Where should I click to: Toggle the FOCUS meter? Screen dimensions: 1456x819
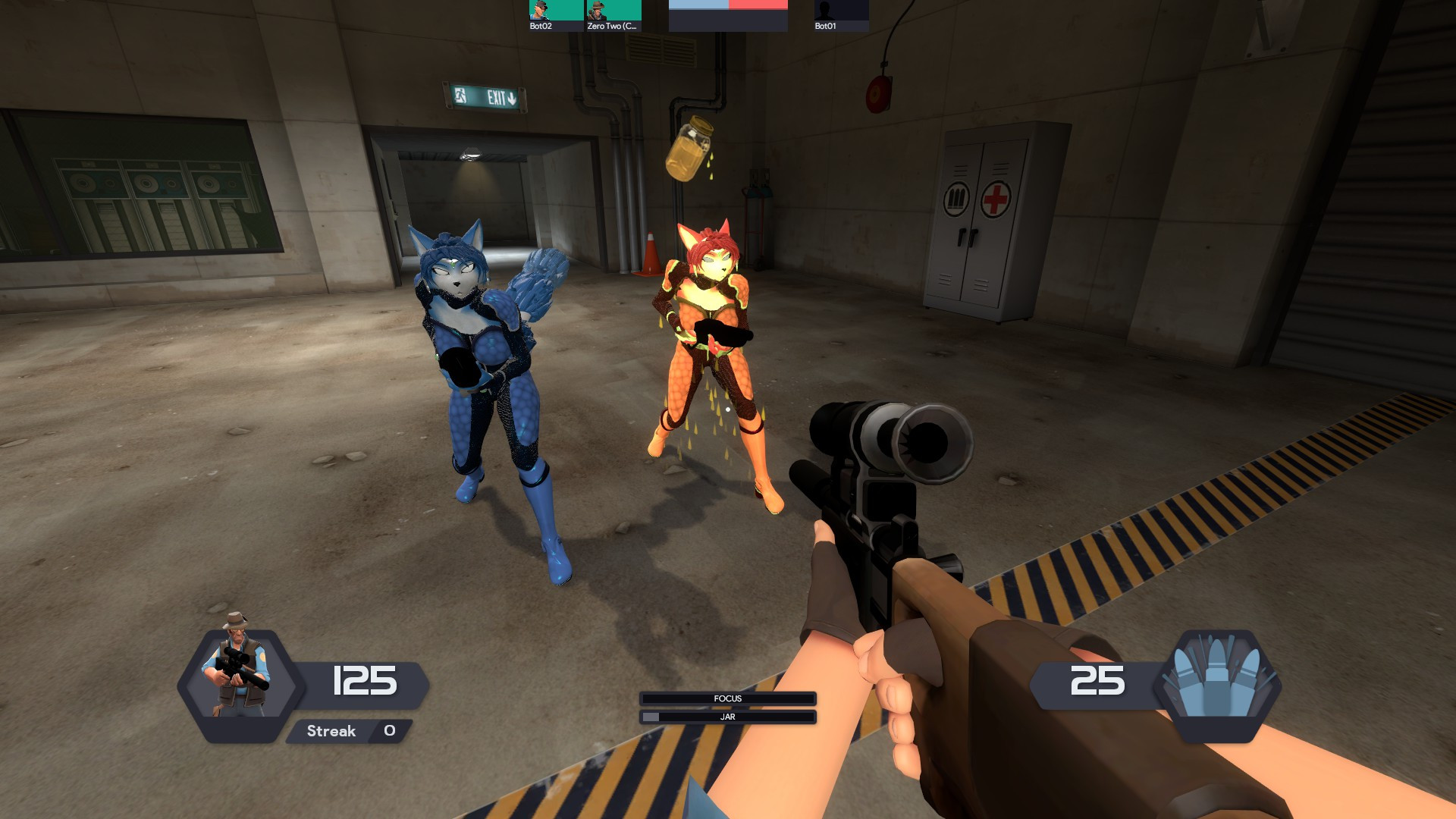click(726, 698)
